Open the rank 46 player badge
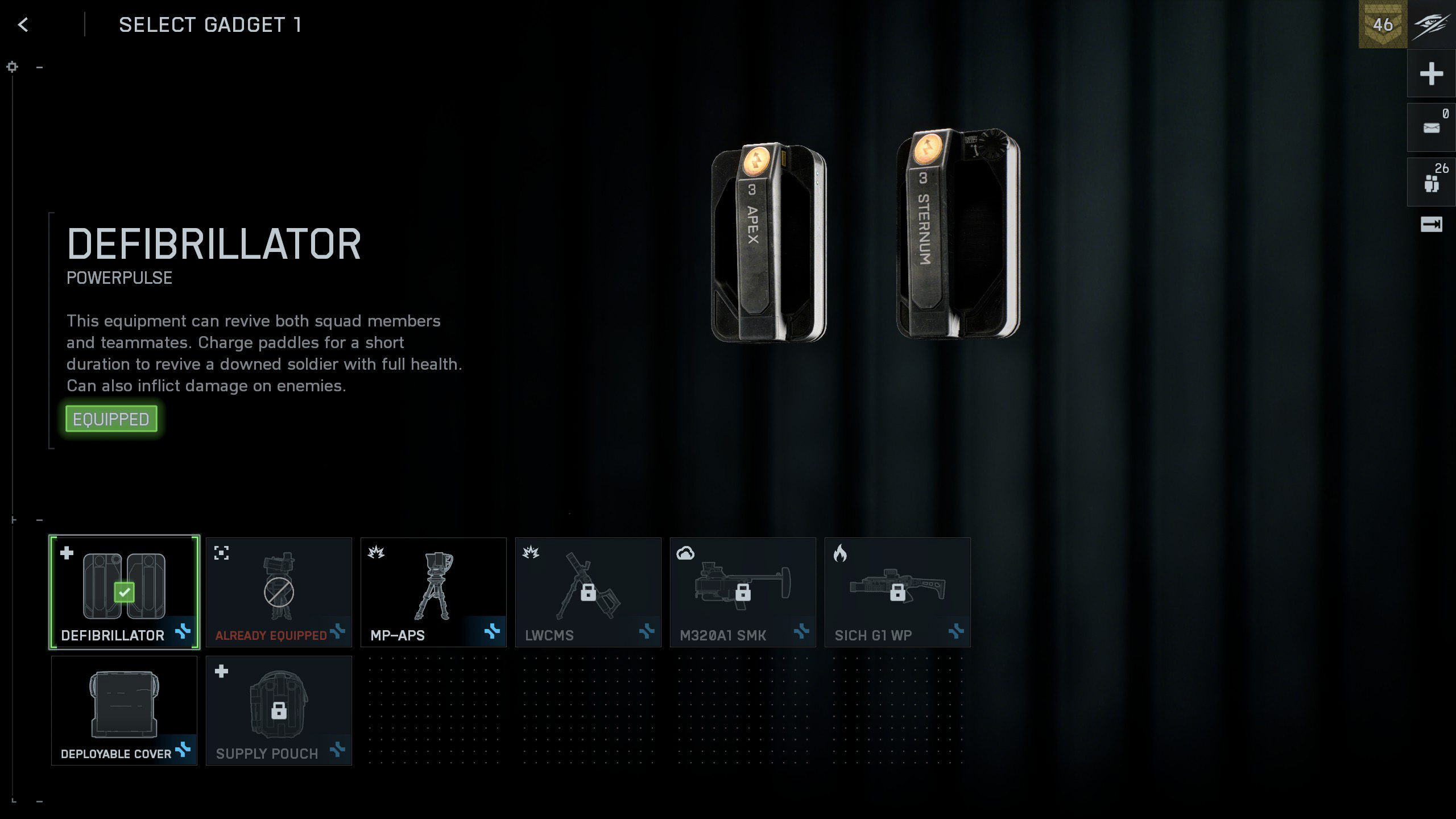 (1383, 24)
